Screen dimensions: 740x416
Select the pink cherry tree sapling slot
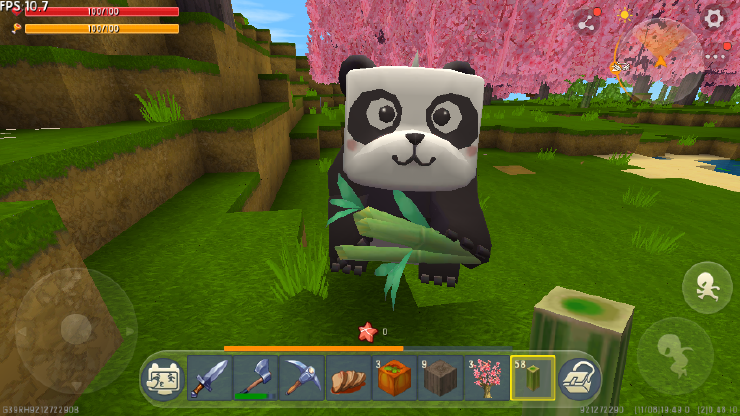click(486, 378)
